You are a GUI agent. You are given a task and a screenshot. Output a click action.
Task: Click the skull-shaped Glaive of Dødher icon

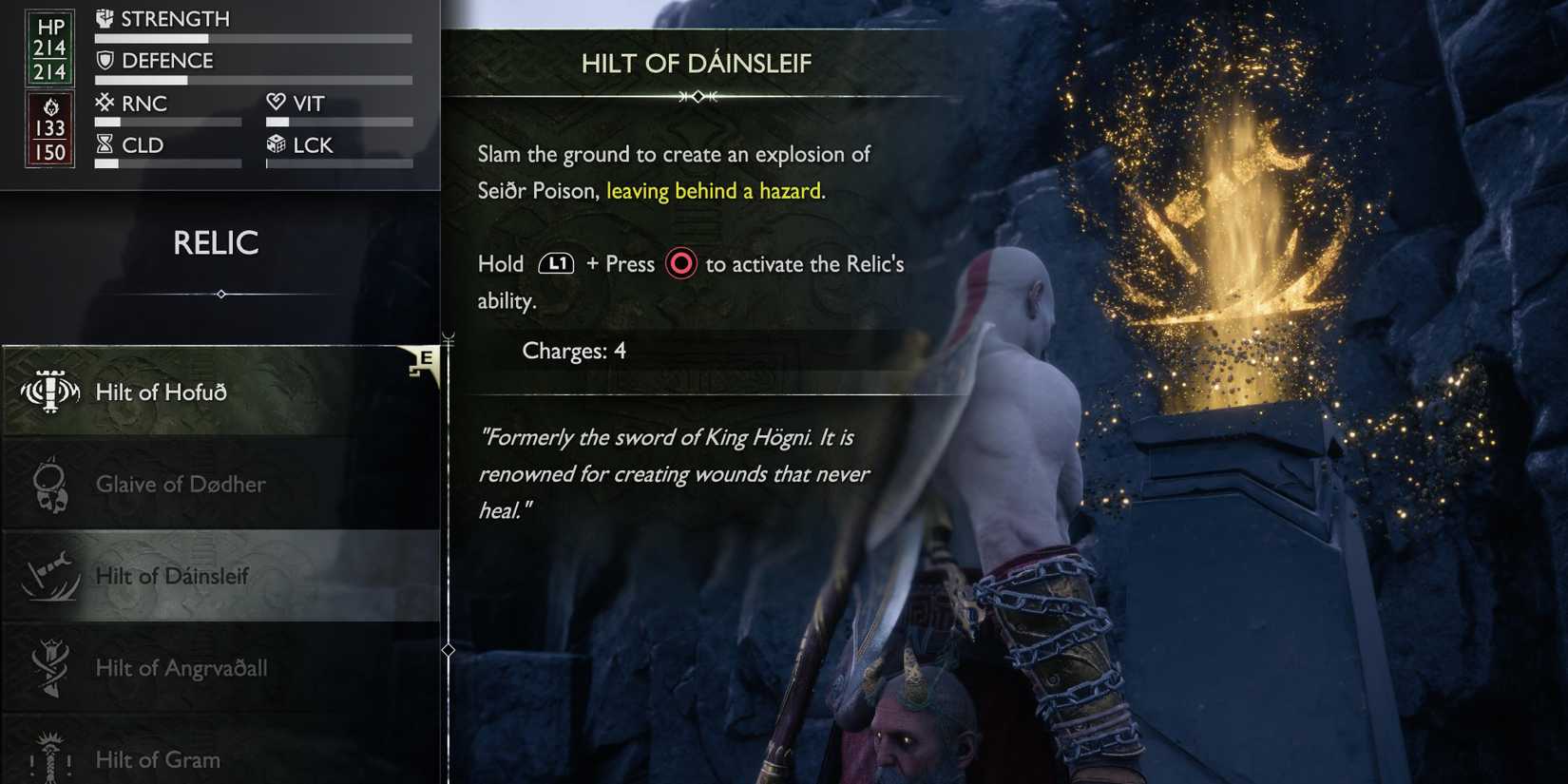coord(49,484)
